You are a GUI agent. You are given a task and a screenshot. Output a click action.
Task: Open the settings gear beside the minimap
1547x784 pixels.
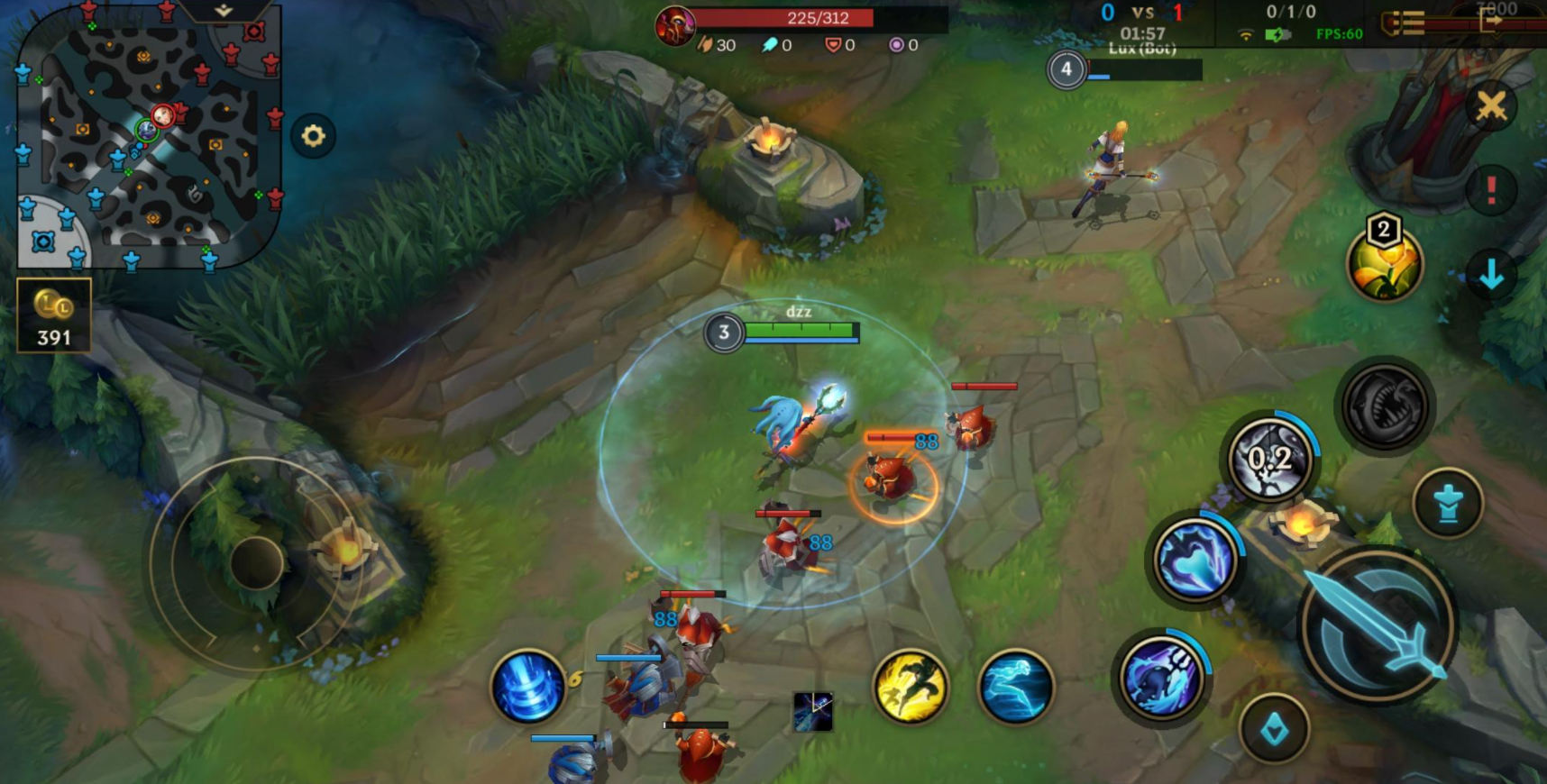[x=313, y=136]
